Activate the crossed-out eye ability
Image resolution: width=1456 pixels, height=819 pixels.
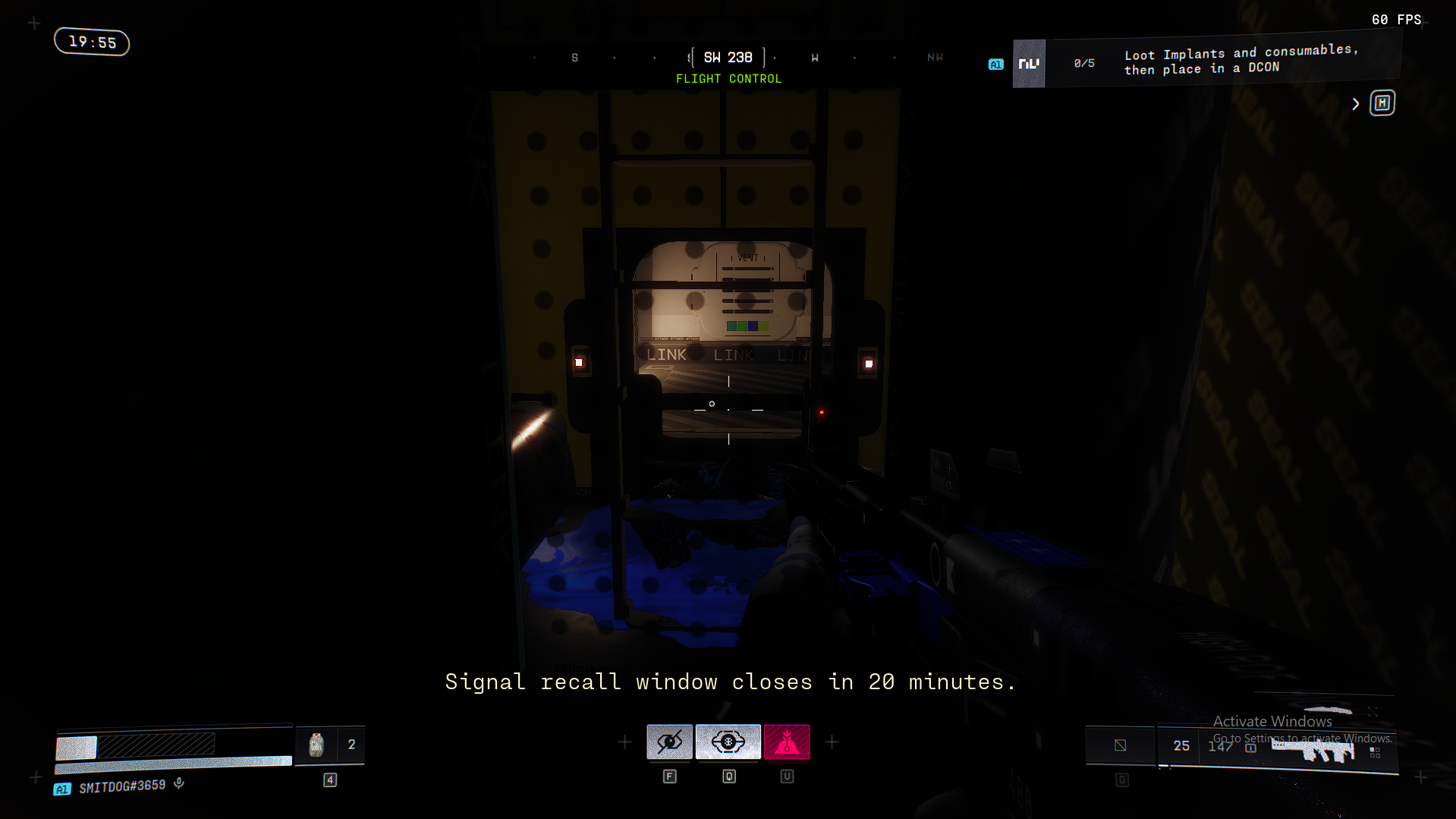point(669,742)
